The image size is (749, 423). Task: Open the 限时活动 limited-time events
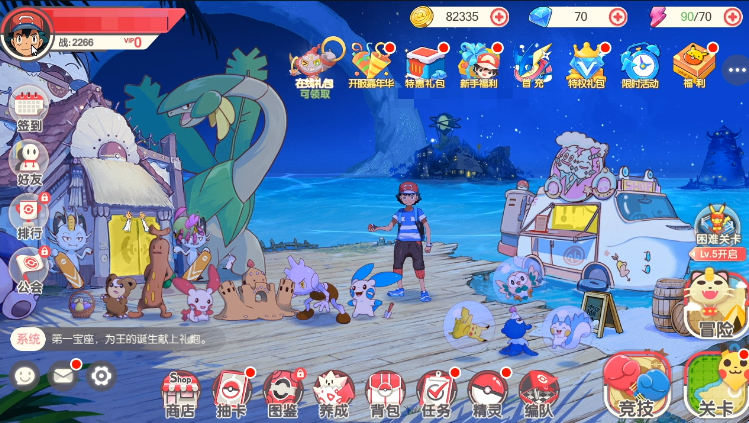pyautogui.click(x=640, y=64)
